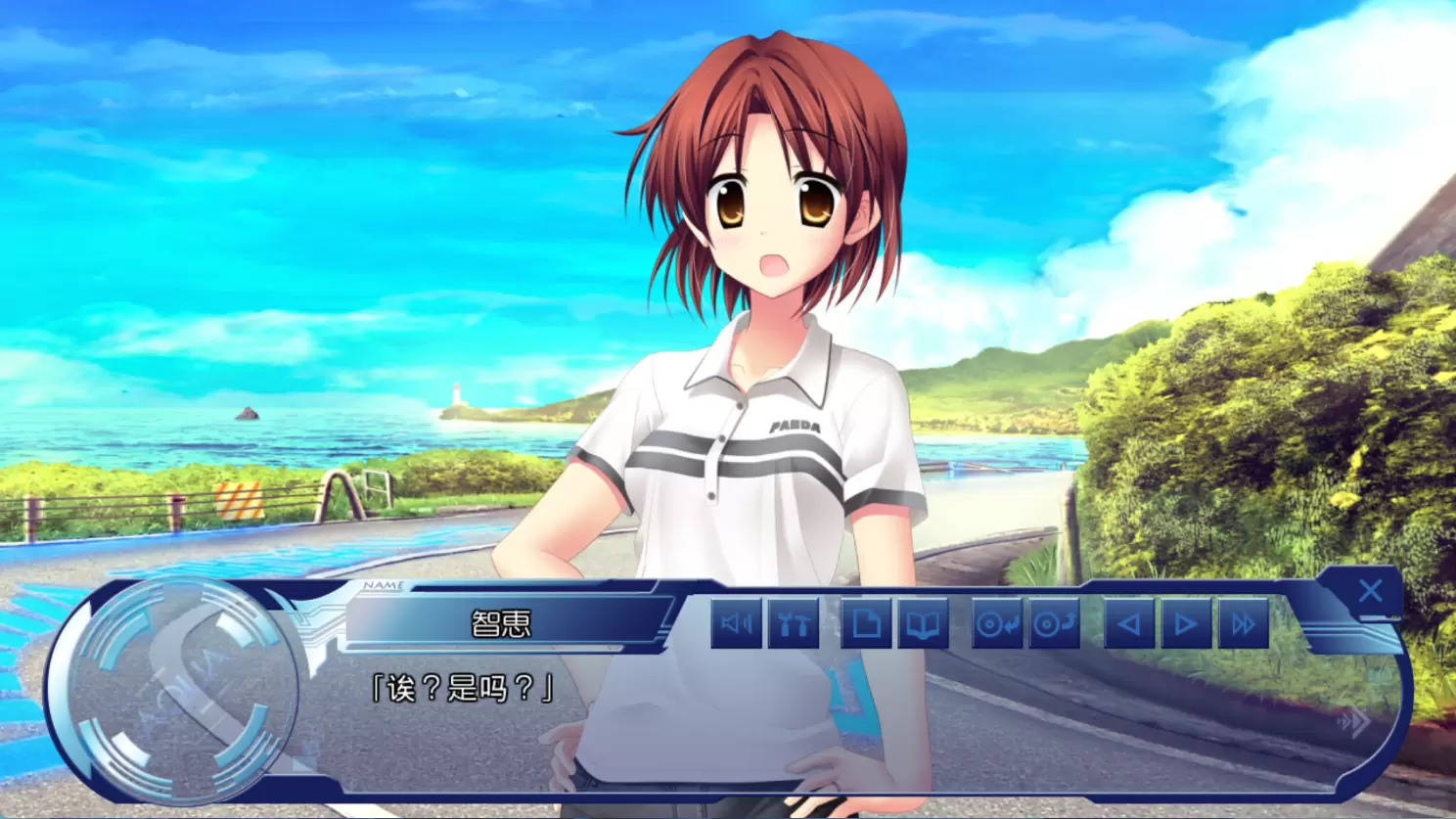Open the backlog open-book icon
Image resolution: width=1456 pixels, height=819 pixels.
(x=923, y=623)
